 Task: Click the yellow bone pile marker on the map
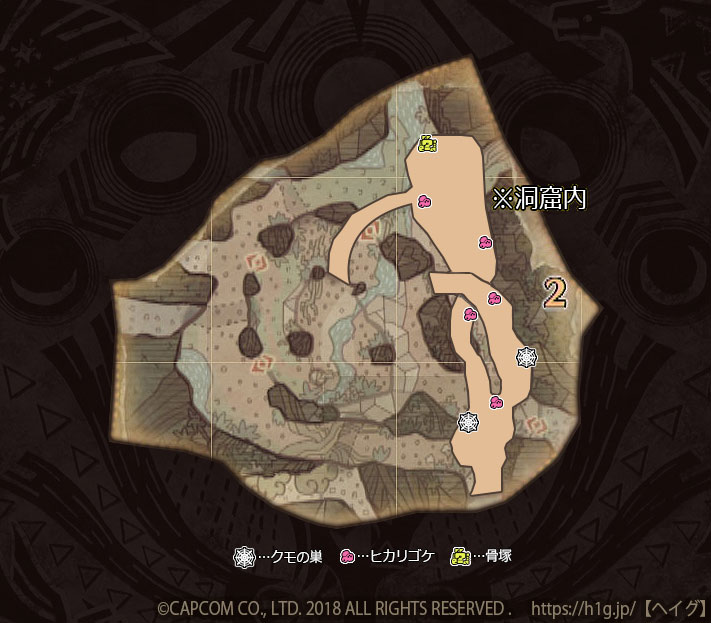tap(426, 145)
